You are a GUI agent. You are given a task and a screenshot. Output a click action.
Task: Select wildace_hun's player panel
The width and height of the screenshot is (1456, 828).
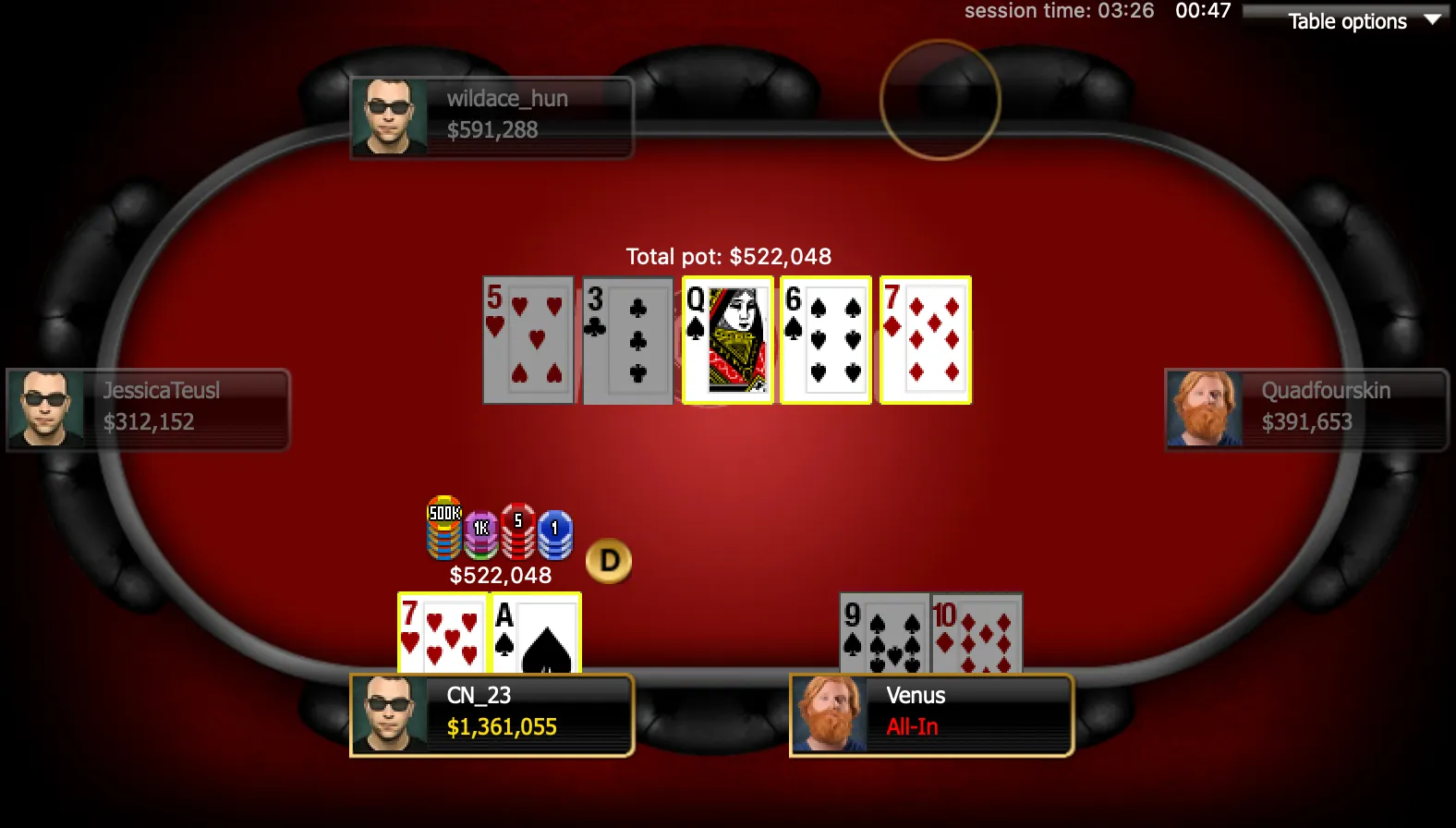tap(491, 117)
